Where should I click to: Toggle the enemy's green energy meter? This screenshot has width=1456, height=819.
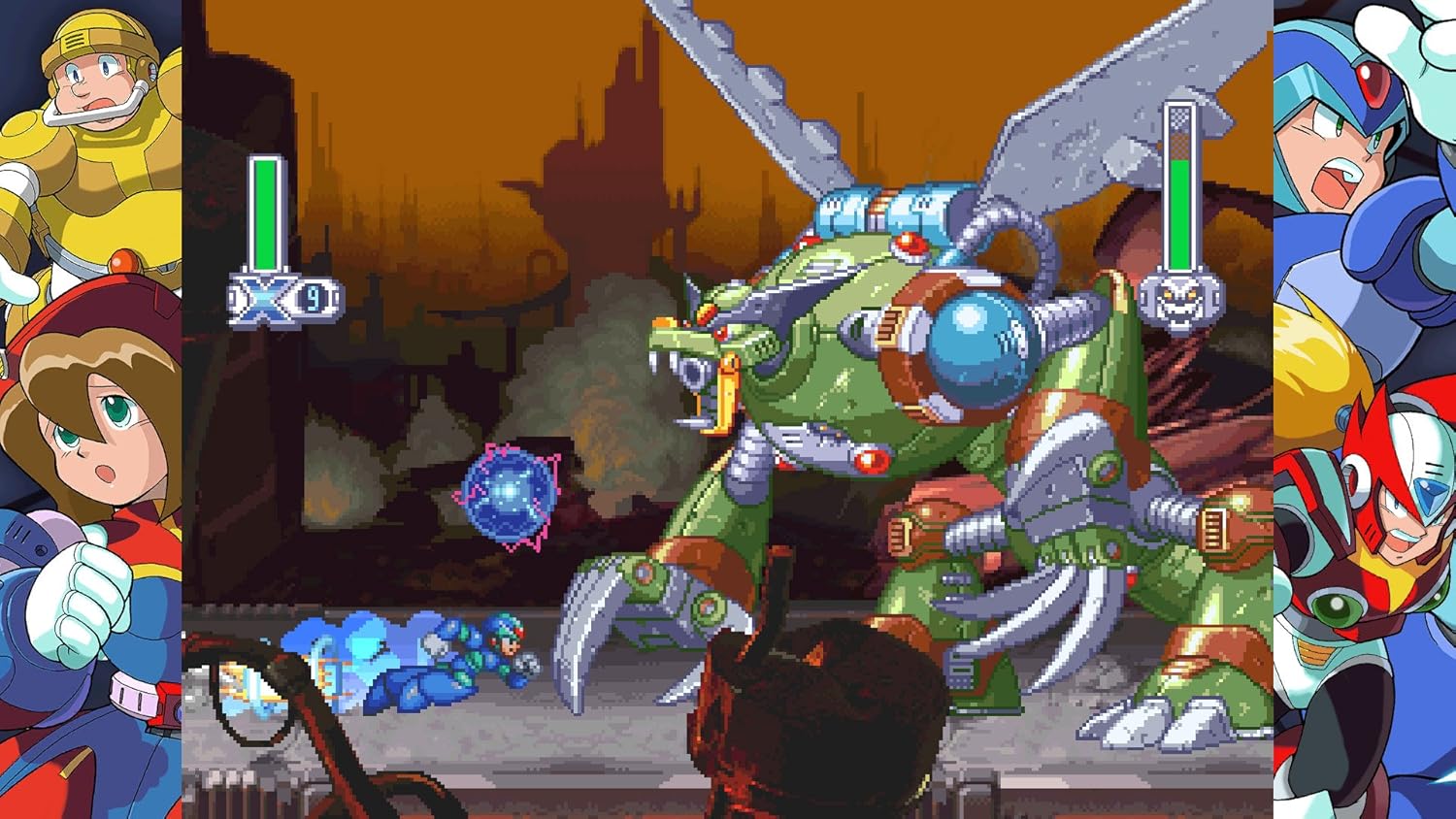click(x=1180, y=209)
